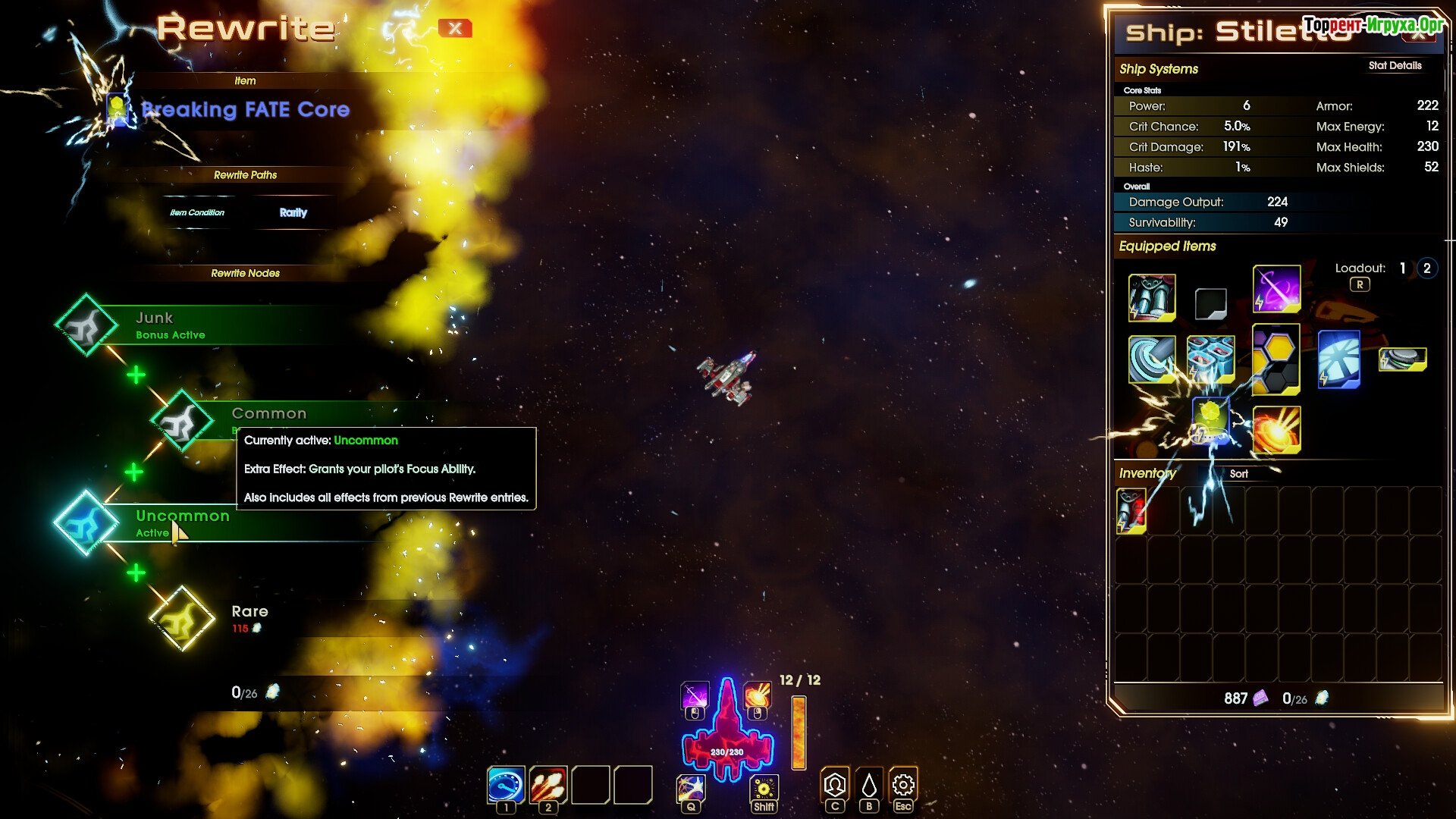Select the red item in inventory
1456x819 pixels.
[1131, 510]
